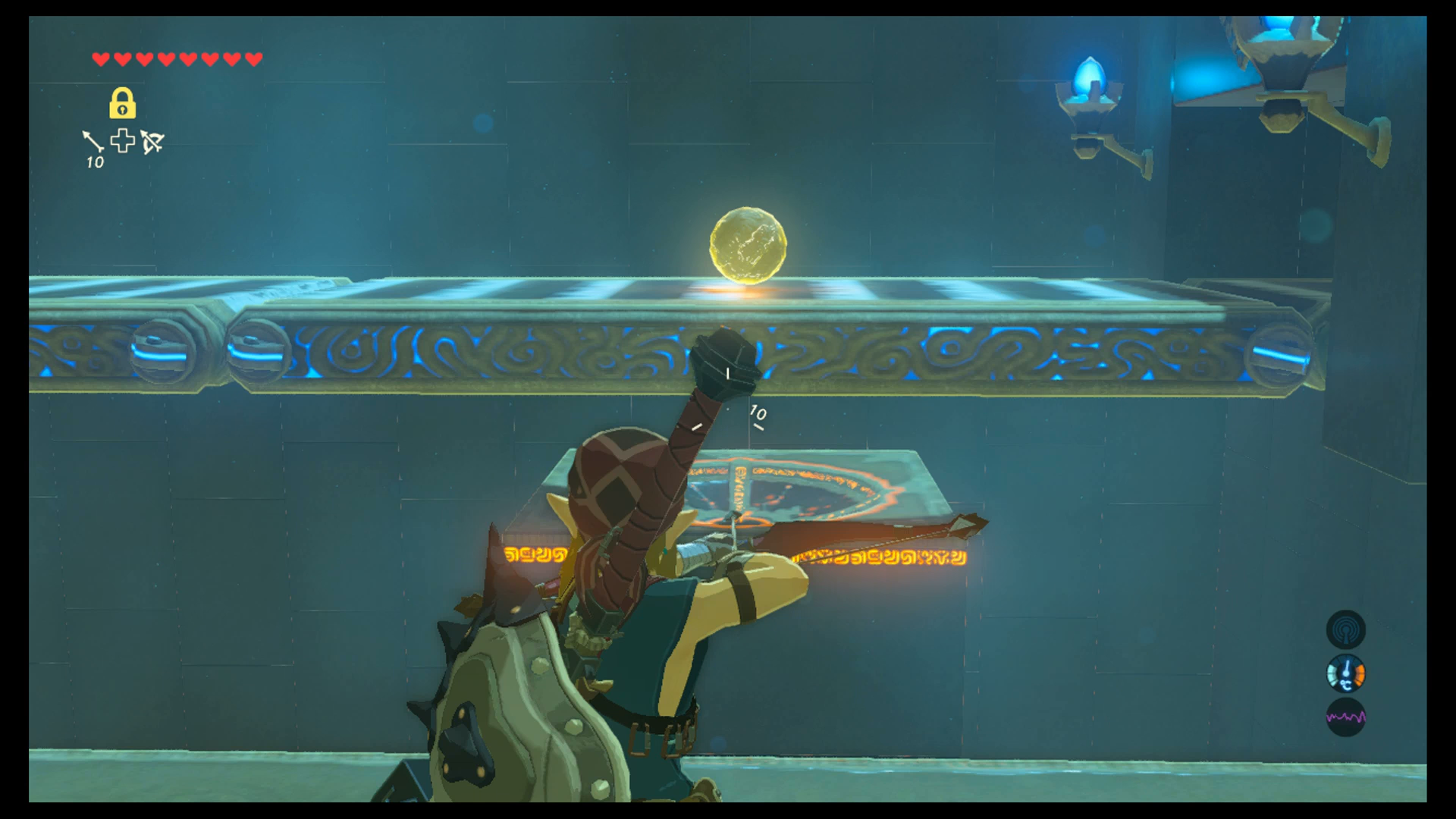
Task: Click the first heart in the health meter
Action: [x=99, y=58]
